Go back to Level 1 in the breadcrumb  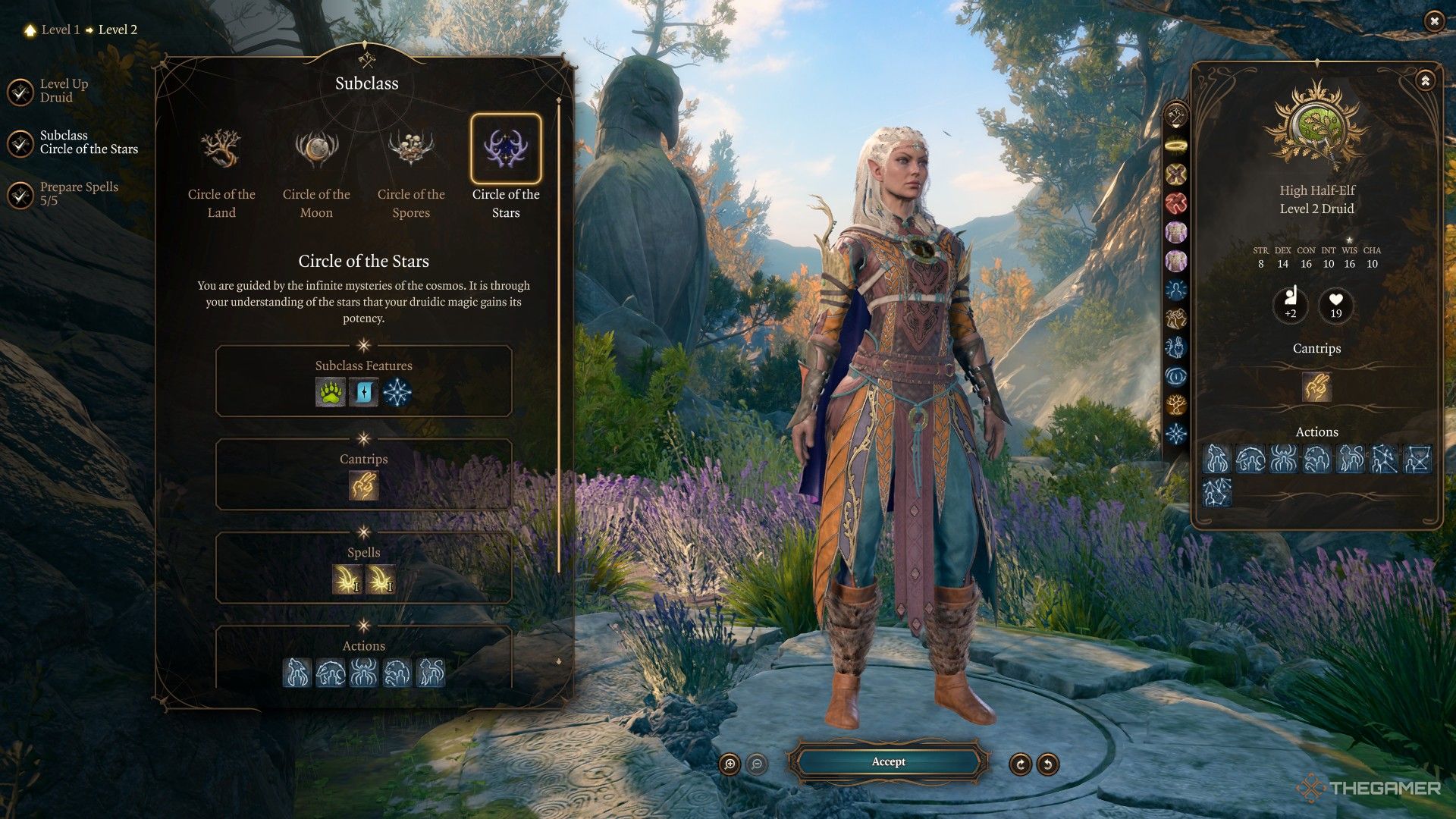tap(63, 30)
